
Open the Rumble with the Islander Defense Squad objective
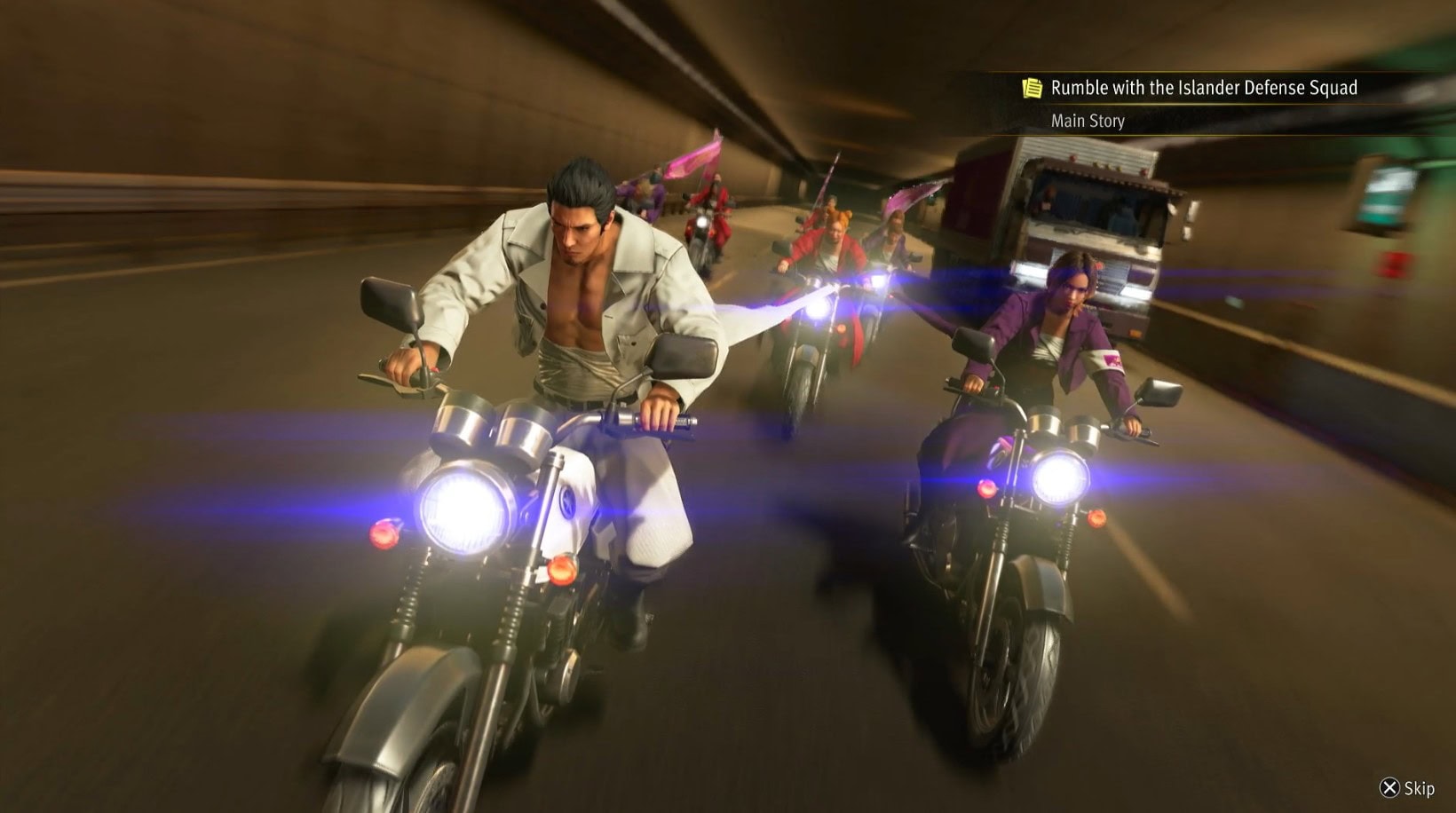coord(1202,88)
